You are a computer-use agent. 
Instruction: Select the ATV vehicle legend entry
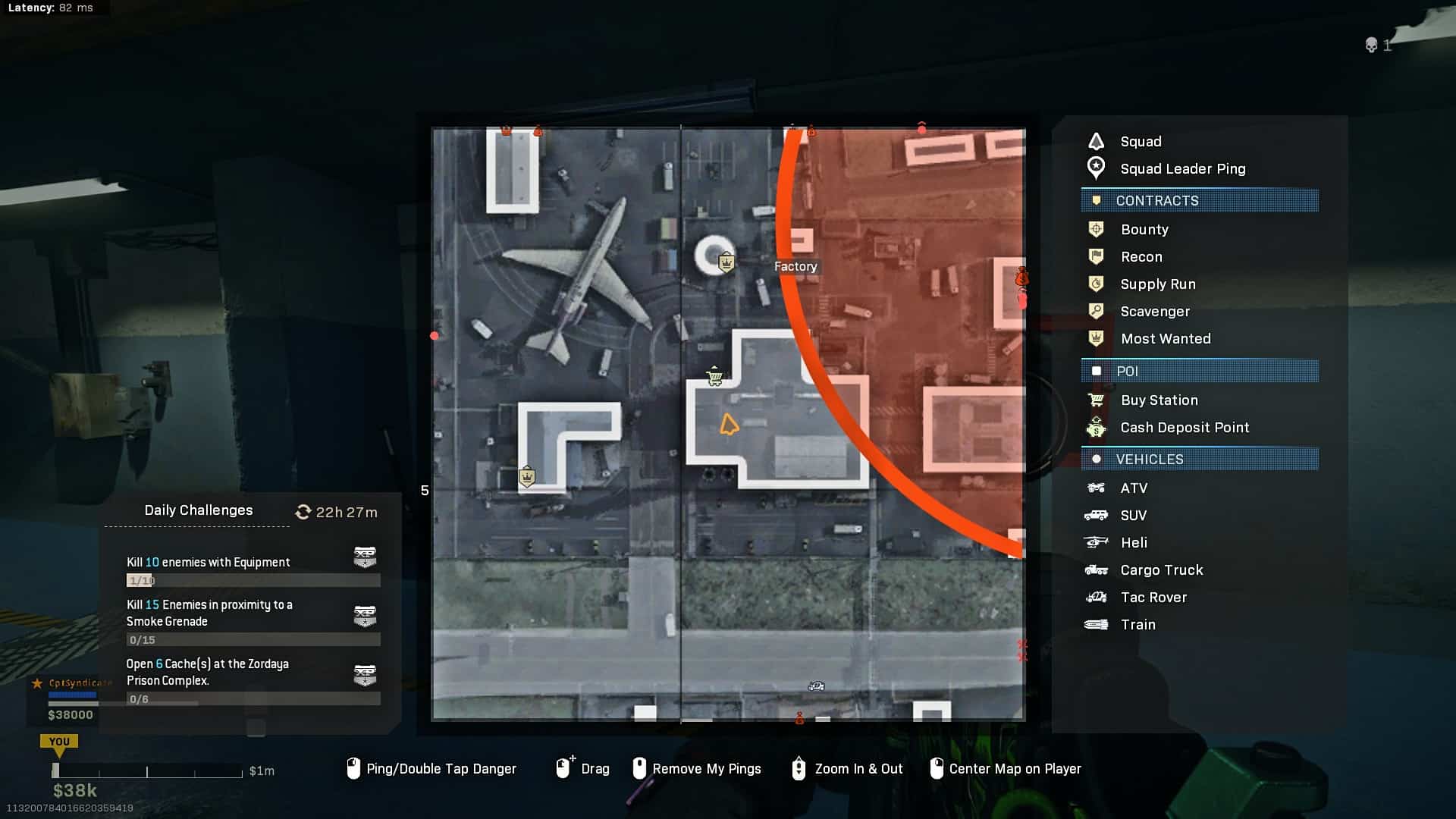[x=1134, y=488]
